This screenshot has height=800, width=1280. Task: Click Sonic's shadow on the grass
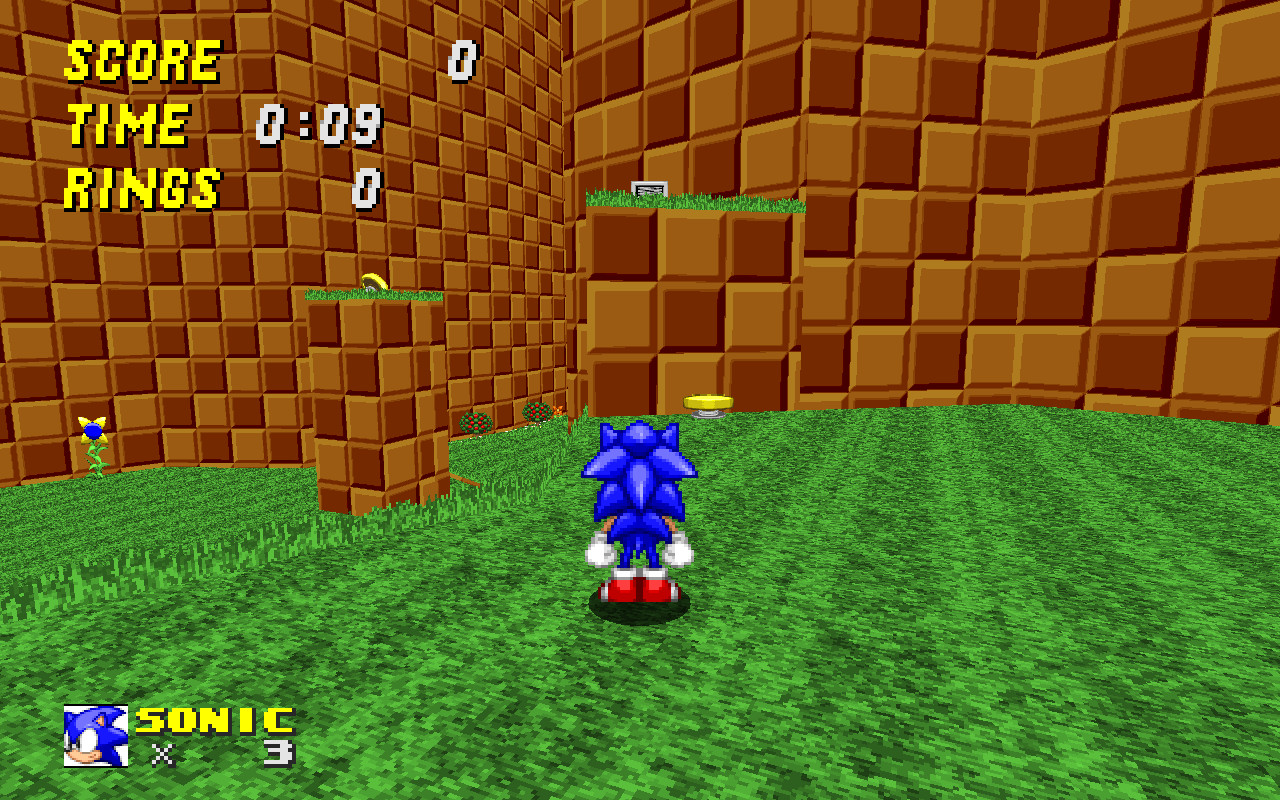pyautogui.click(x=640, y=612)
